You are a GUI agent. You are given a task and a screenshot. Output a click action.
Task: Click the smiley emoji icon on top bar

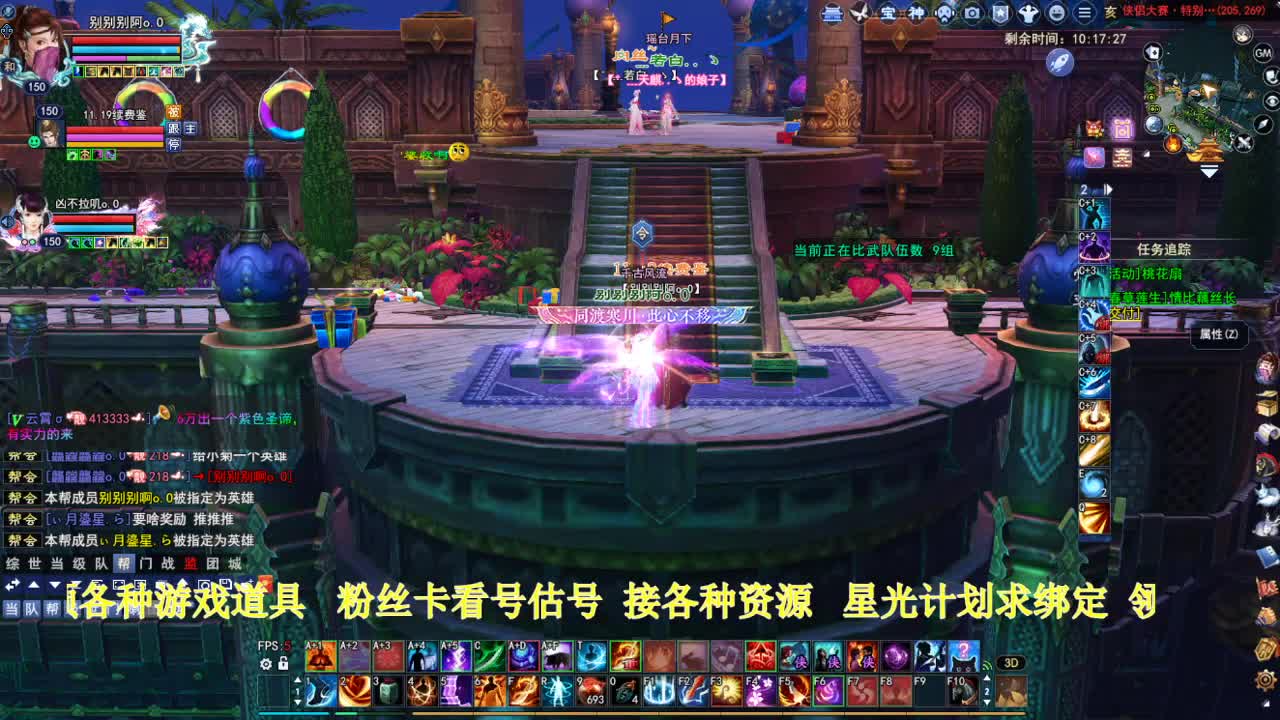coord(1058,13)
